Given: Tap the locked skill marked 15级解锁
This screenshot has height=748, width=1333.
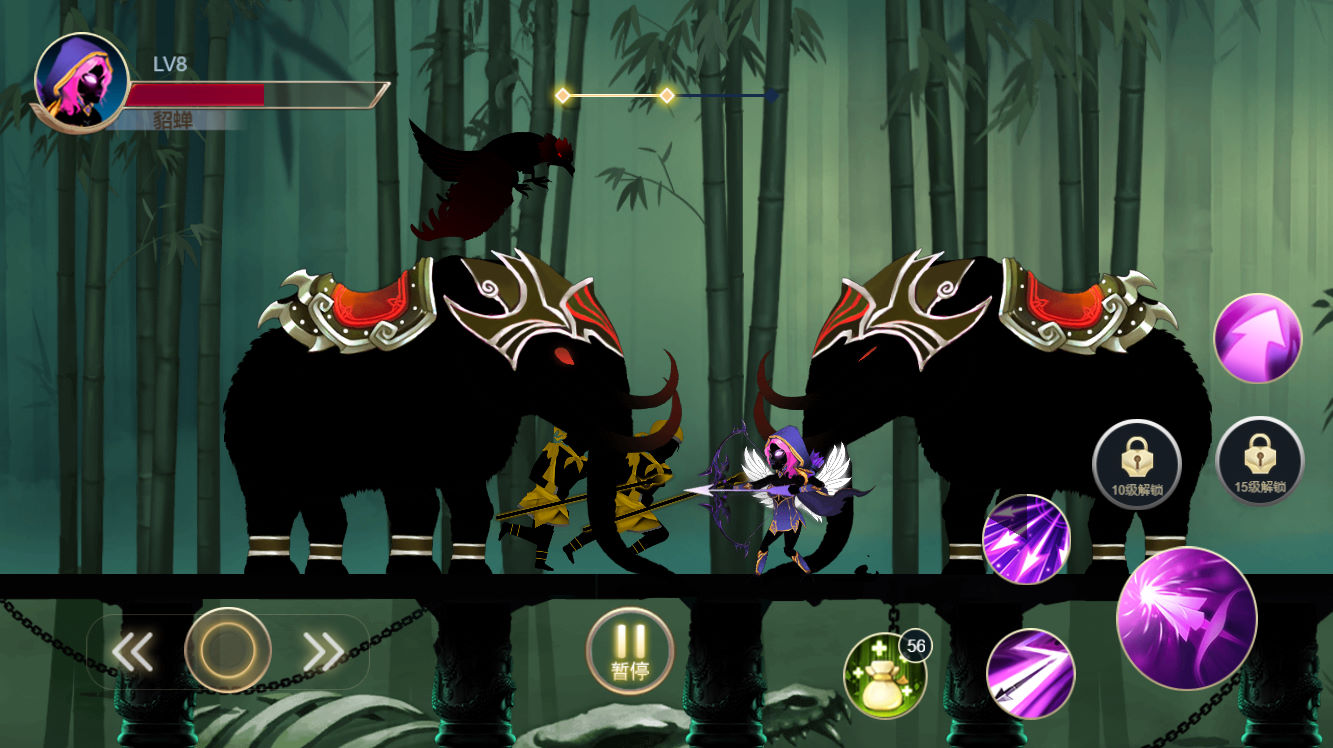Looking at the screenshot, I should pyautogui.click(x=1260, y=461).
